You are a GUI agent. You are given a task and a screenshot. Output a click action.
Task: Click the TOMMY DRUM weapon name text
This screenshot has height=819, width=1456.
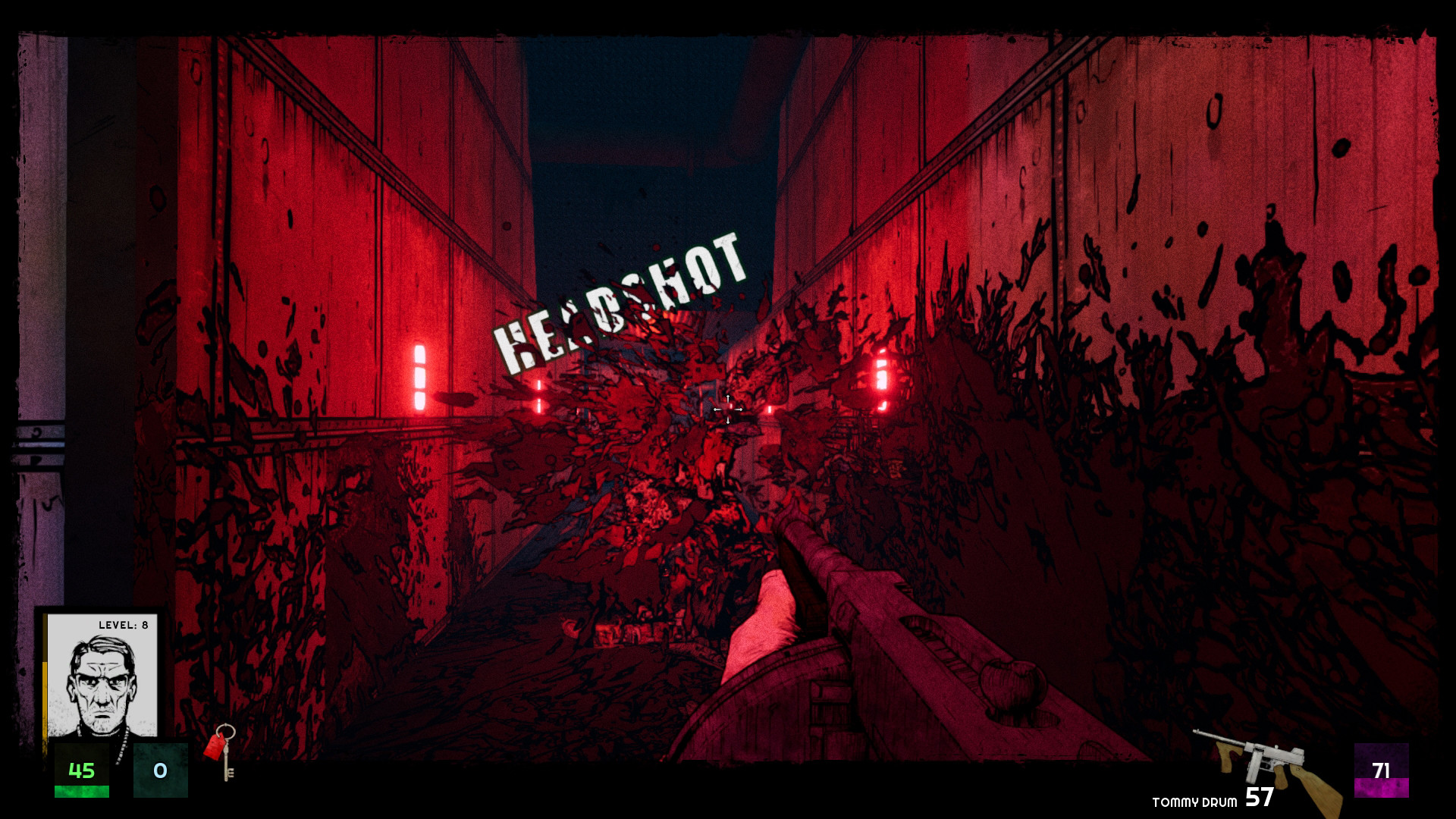tap(1194, 802)
